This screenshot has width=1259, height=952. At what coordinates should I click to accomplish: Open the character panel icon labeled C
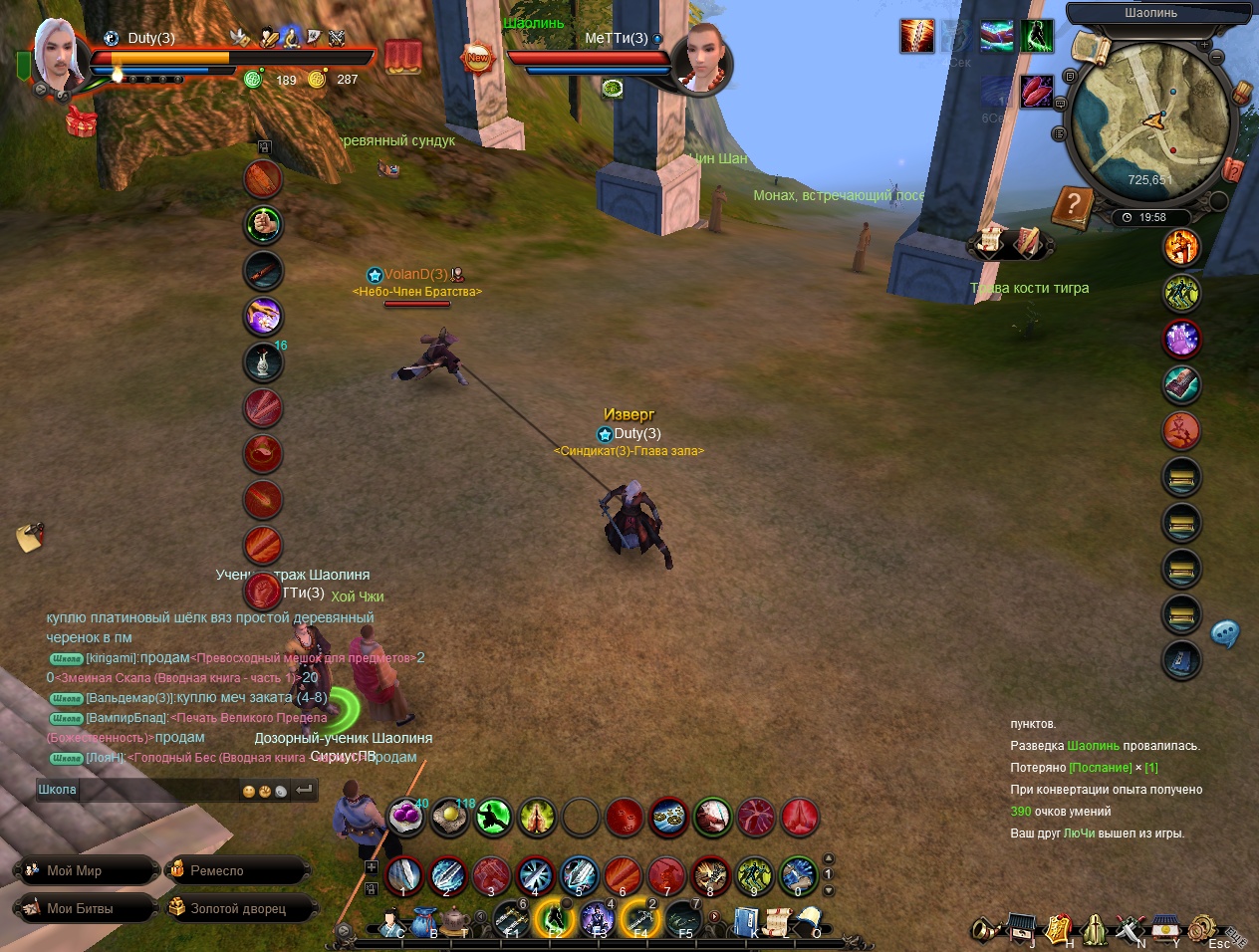(390, 923)
